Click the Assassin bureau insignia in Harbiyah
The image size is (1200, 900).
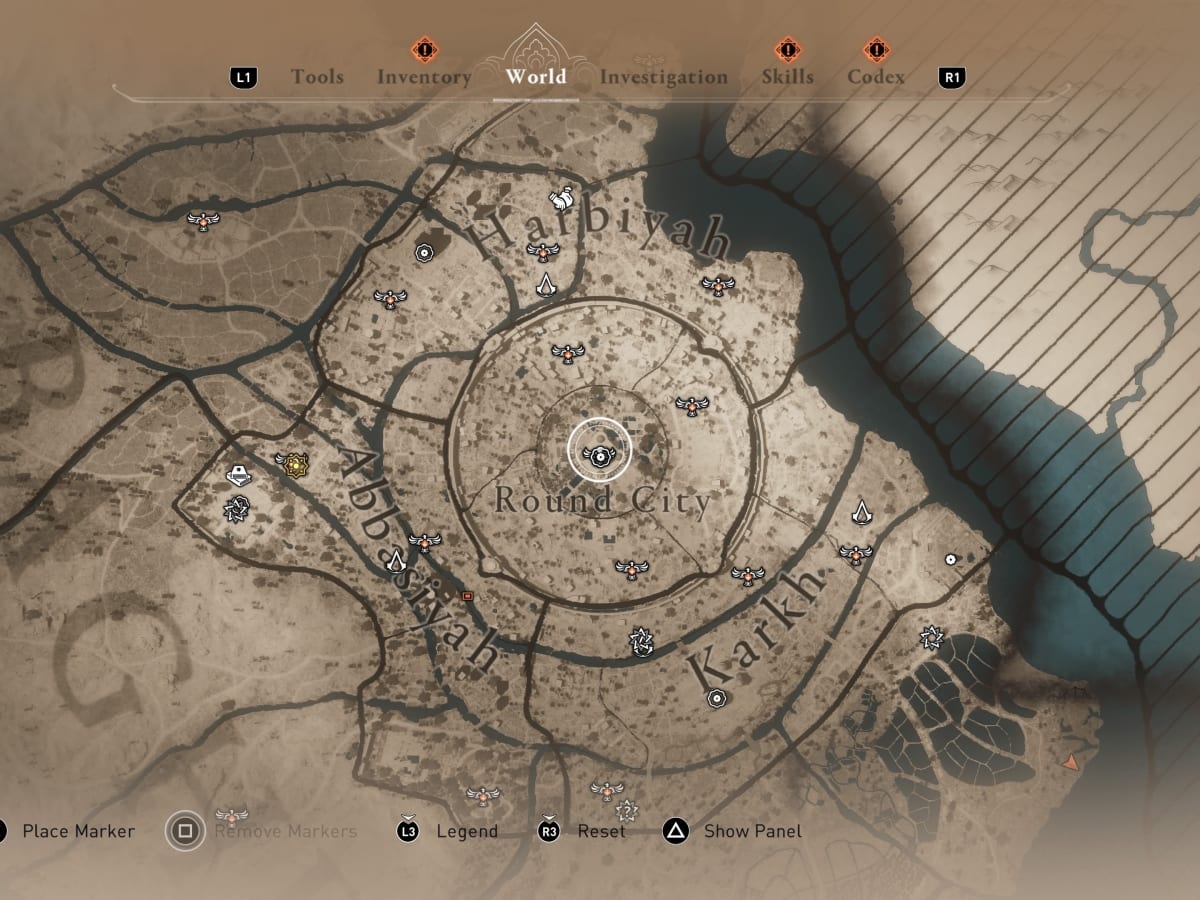coord(546,285)
